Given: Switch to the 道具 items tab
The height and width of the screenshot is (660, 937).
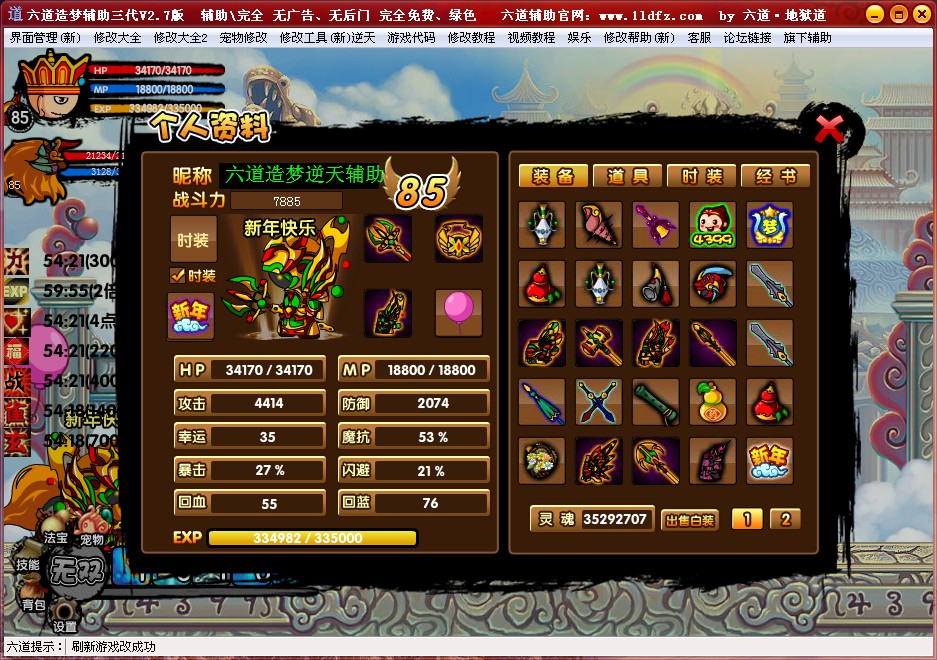Looking at the screenshot, I should [x=627, y=177].
